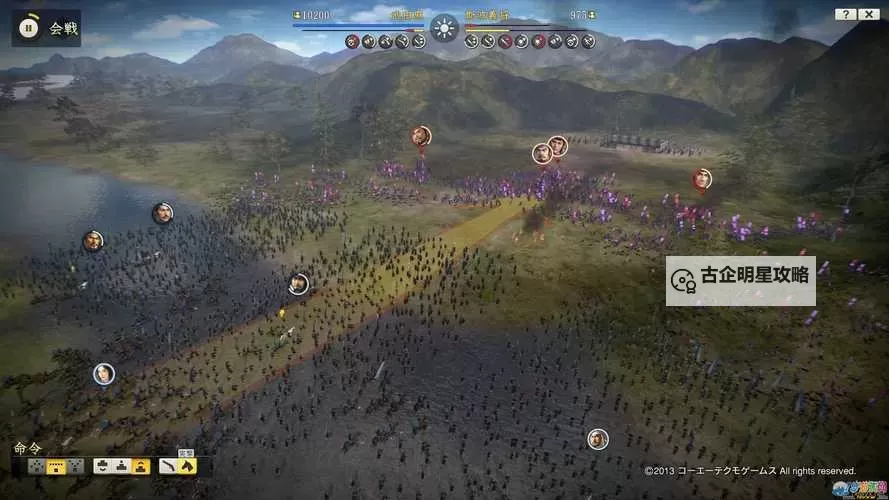Select the matchlock gun command icon
Image resolution: width=889 pixels, height=500 pixels.
(166, 466)
